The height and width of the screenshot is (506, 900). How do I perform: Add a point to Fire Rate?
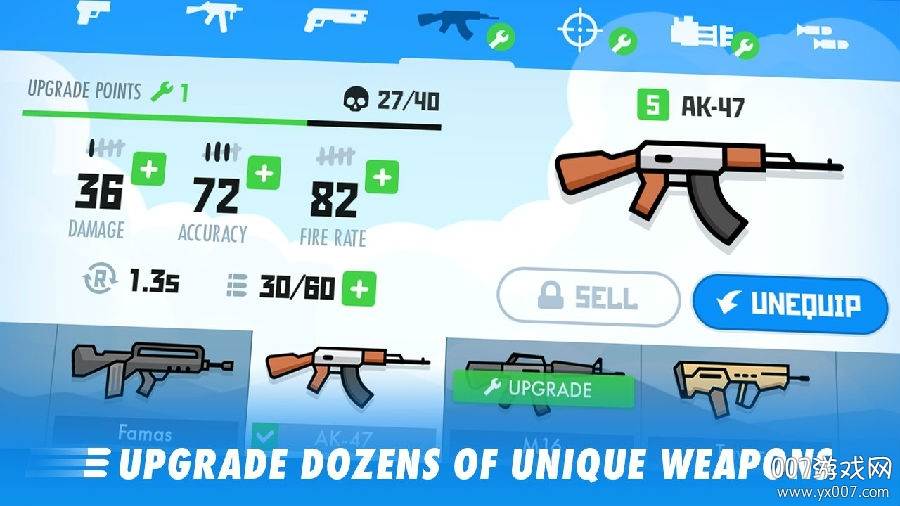(381, 179)
